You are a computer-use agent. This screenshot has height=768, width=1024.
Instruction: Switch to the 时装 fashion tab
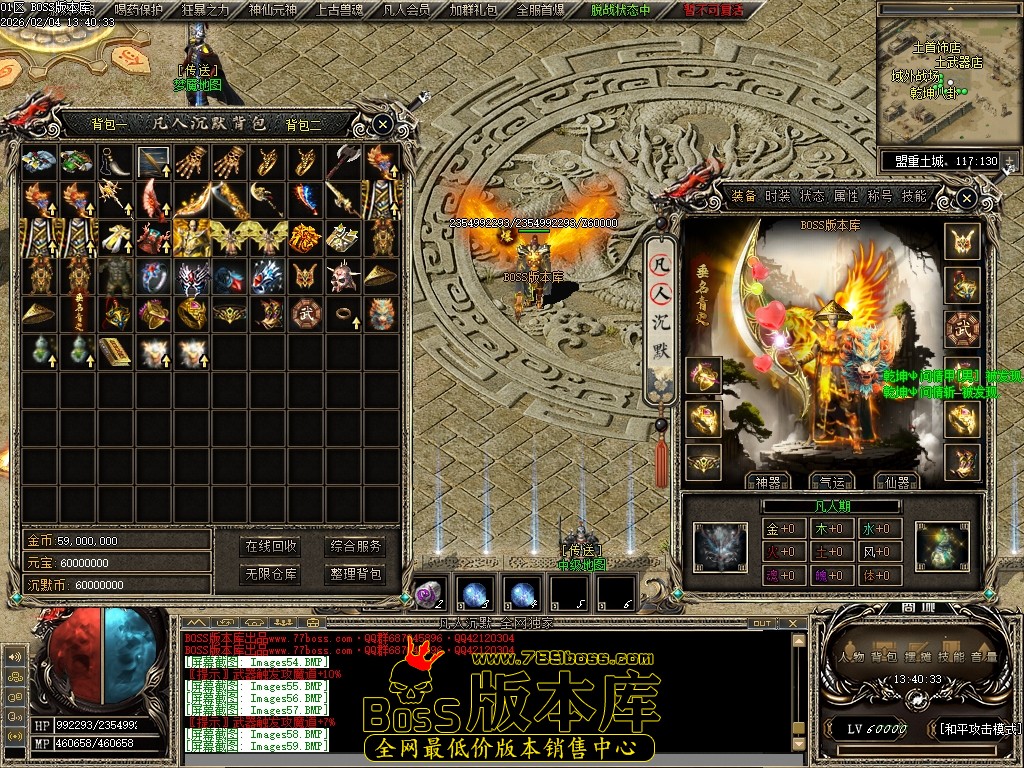(778, 196)
